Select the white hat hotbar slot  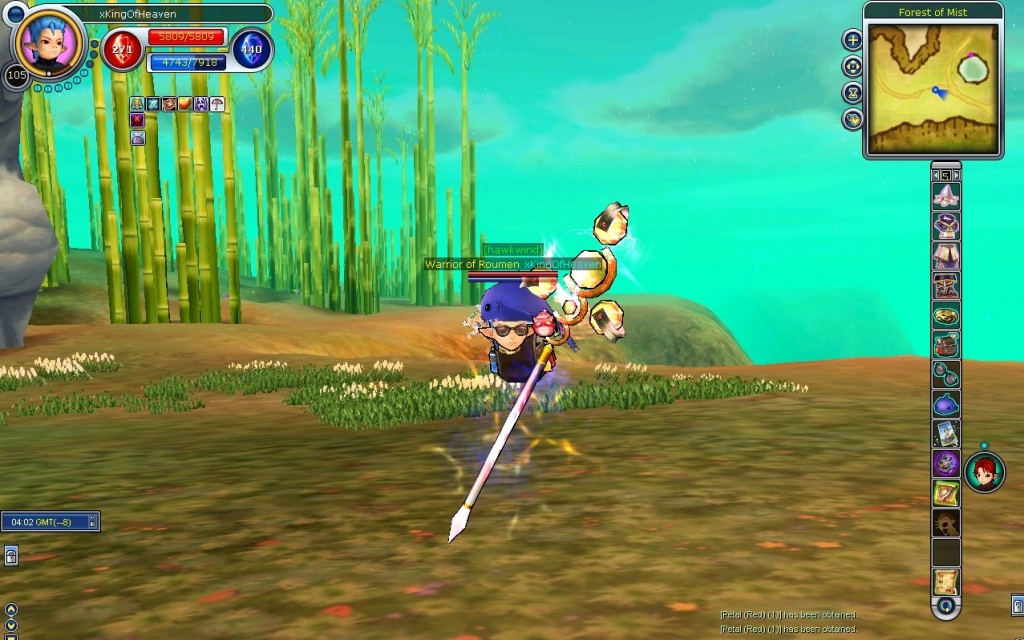click(x=946, y=197)
